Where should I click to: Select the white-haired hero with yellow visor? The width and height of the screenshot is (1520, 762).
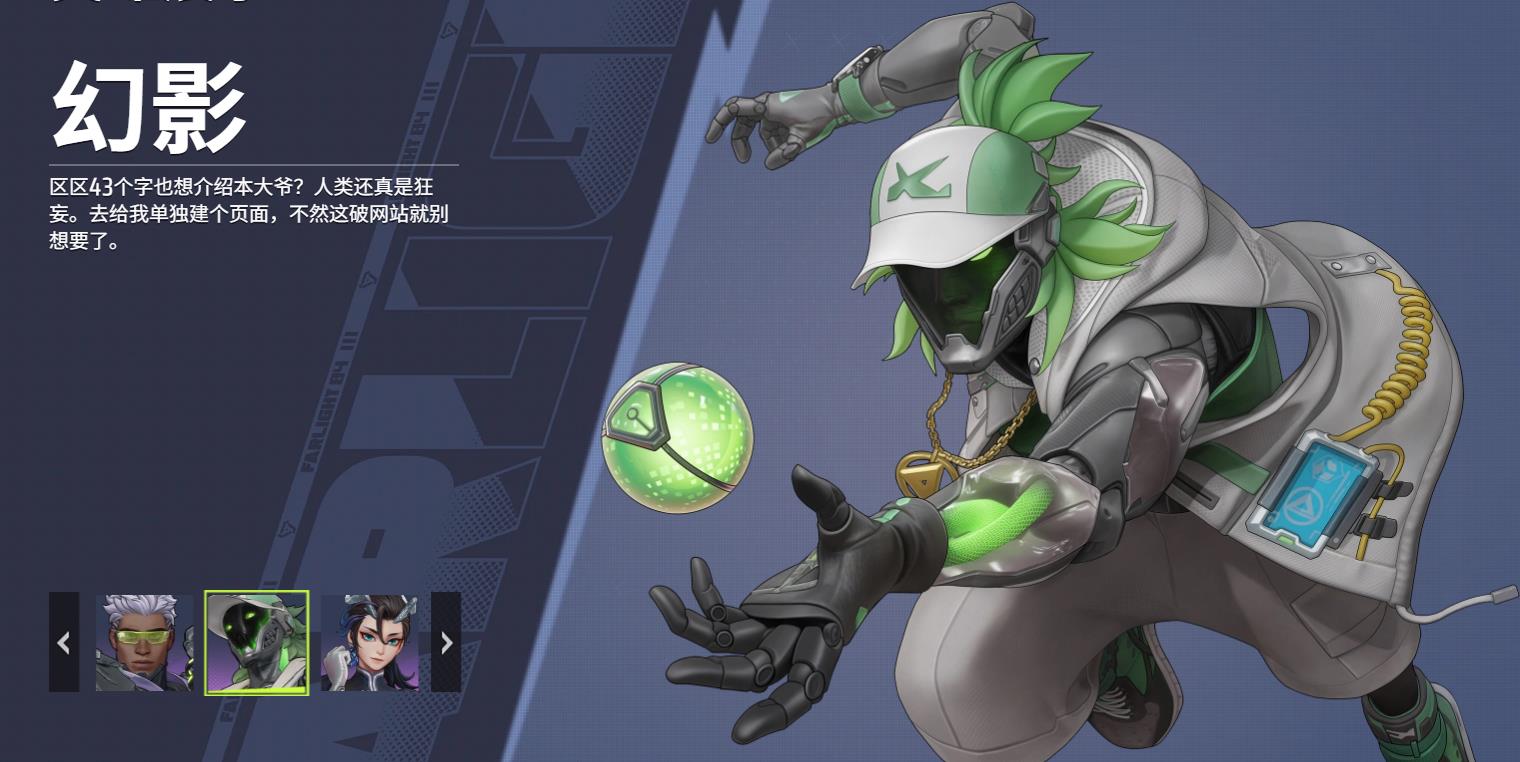point(145,642)
